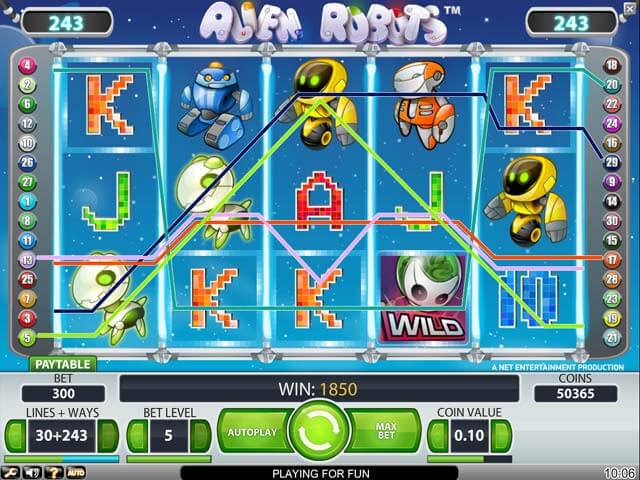Image resolution: width=640 pixels, height=480 pixels.
Task: Select payline number 21 marker
Action: (x=612, y=337)
